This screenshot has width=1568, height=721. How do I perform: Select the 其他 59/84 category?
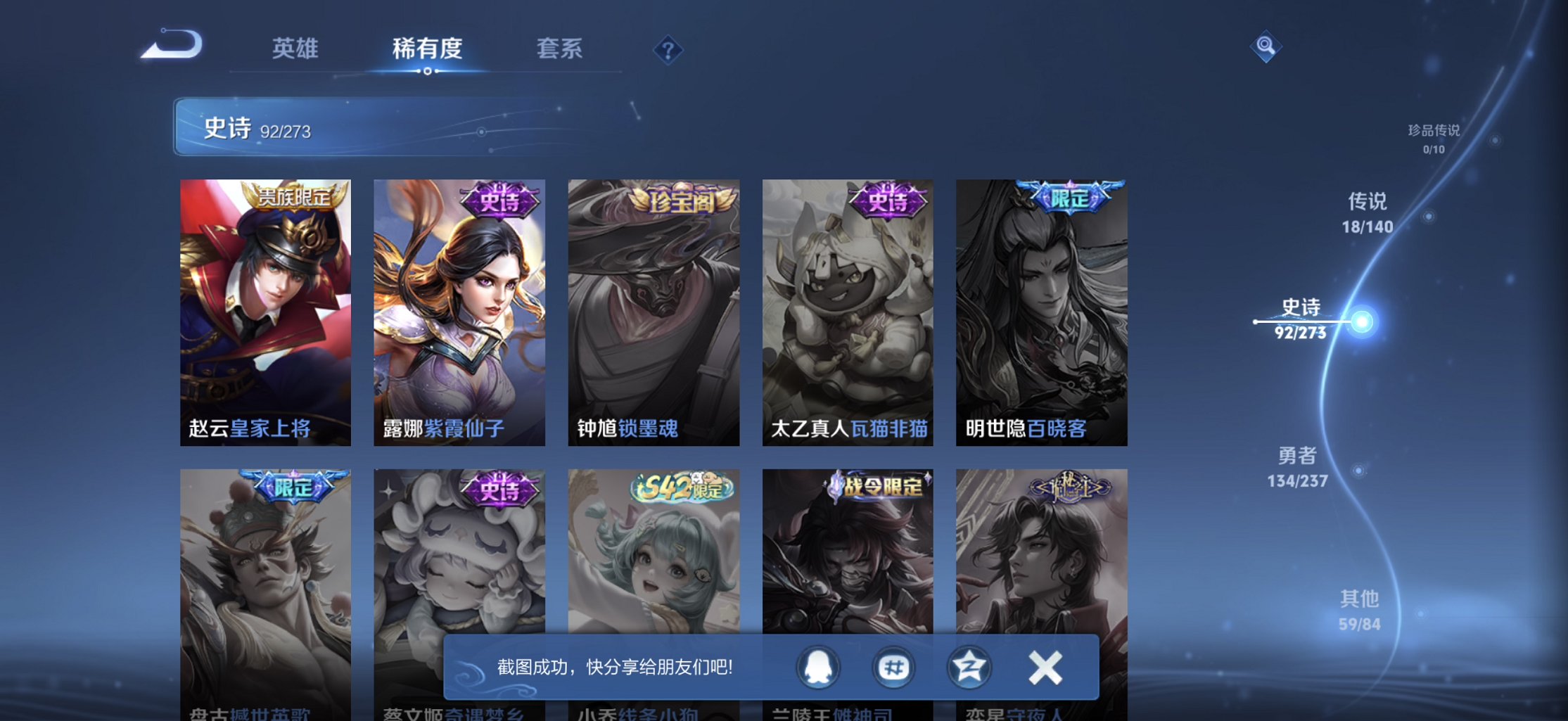1360,610
